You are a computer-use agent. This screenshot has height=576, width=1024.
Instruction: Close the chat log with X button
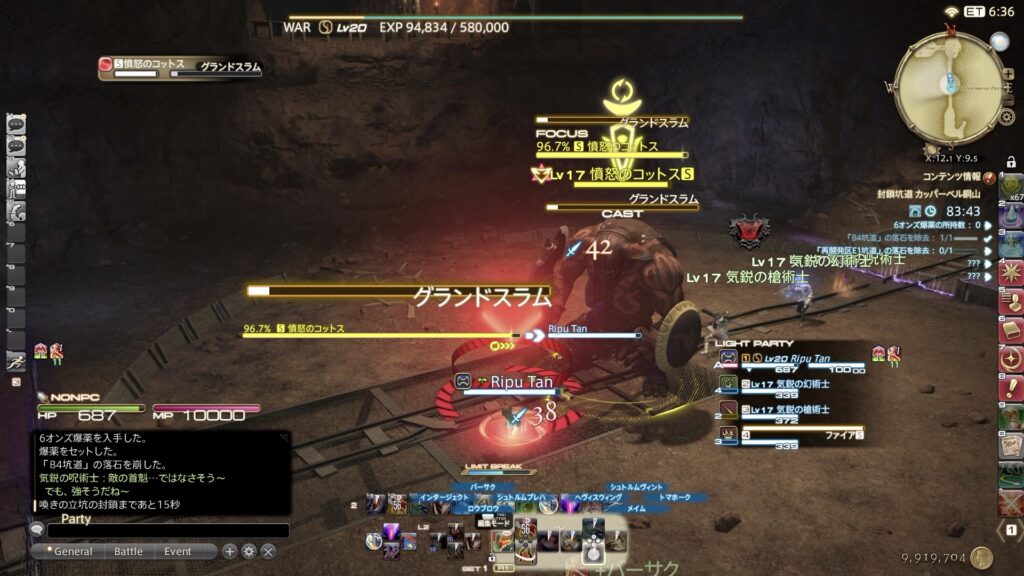pos(268,551)
